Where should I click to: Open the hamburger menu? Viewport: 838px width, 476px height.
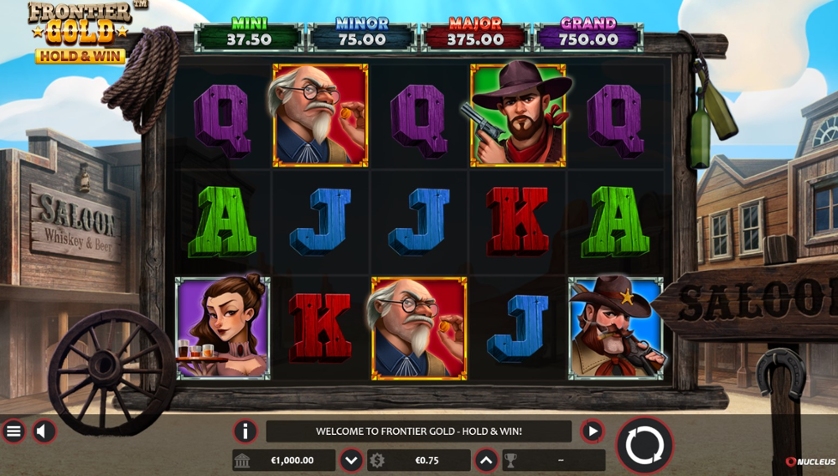point(14,431)
